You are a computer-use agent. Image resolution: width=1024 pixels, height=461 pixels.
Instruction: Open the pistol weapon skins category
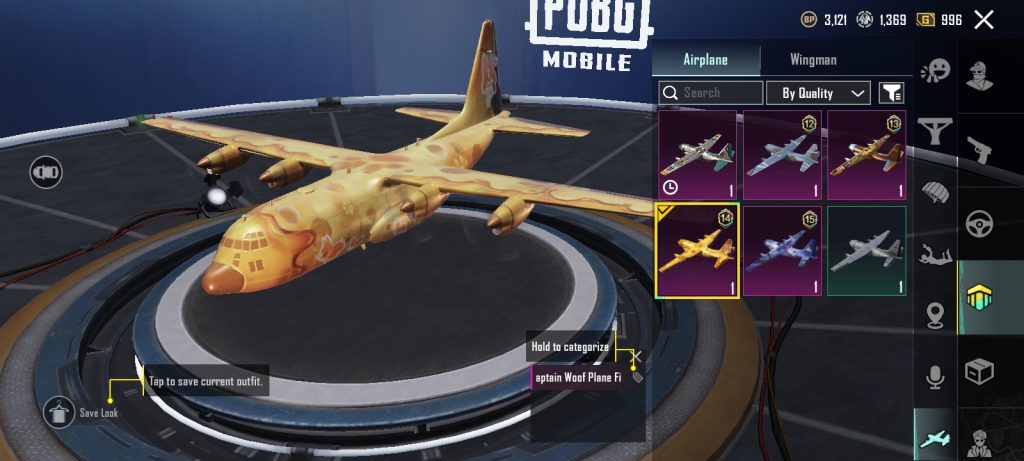(x=979, y=149)
